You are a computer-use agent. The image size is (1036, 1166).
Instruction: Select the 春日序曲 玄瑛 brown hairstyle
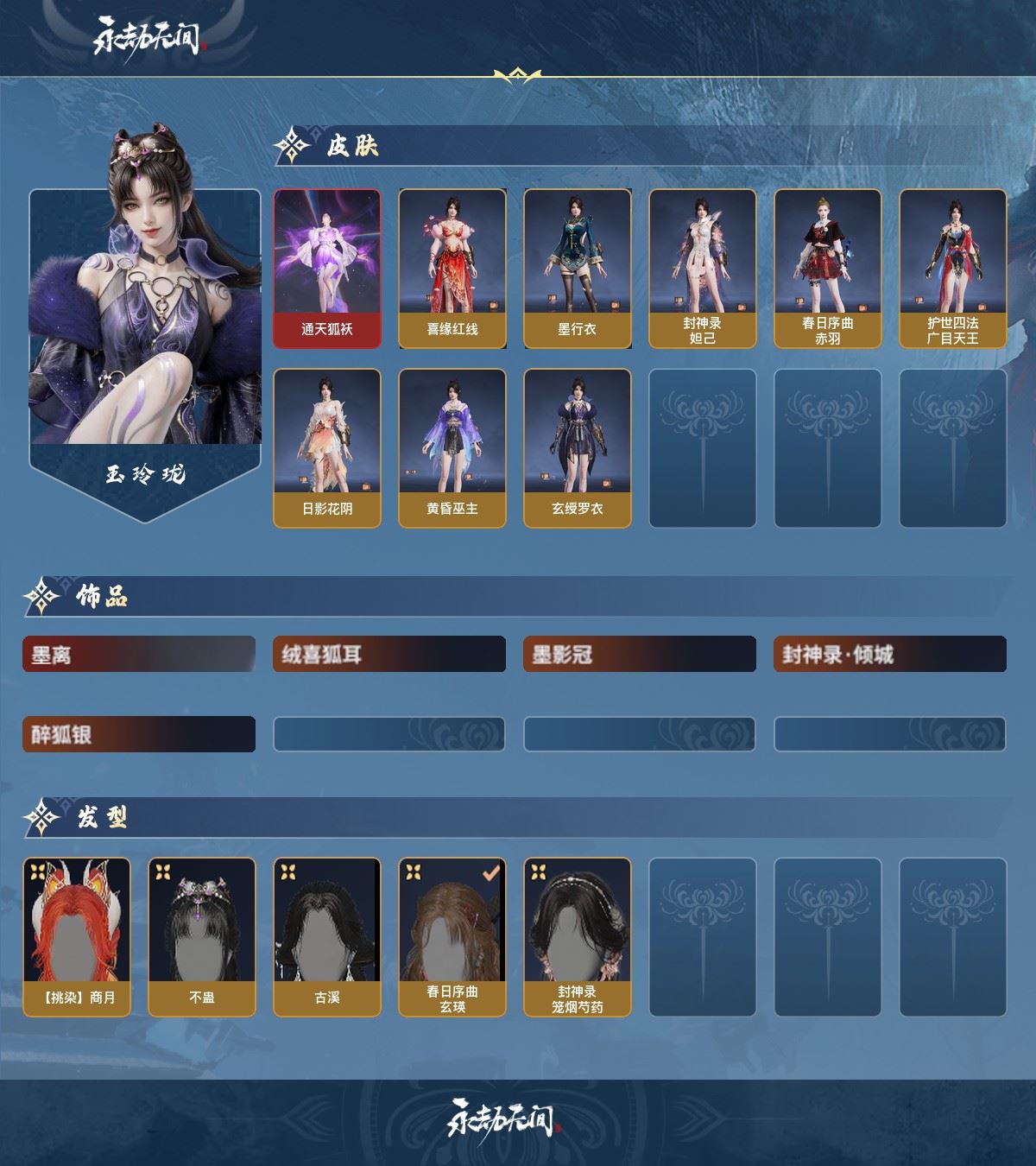coord(452,937)
